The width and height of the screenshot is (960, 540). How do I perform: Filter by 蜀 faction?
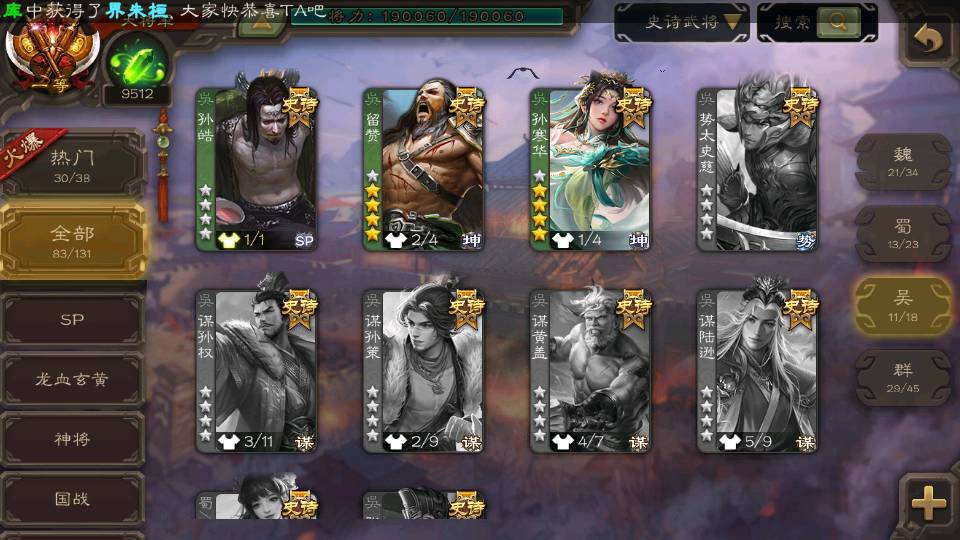coord(903,234)
